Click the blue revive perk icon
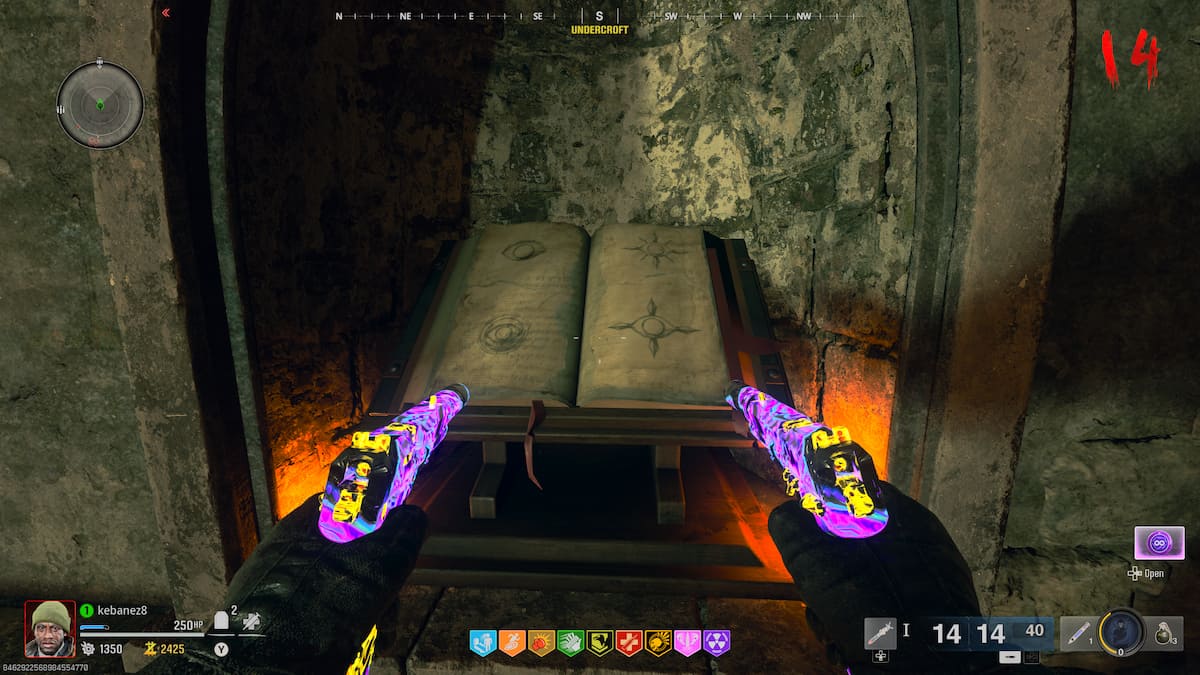 pyautogui.click(x=483, y=643)
